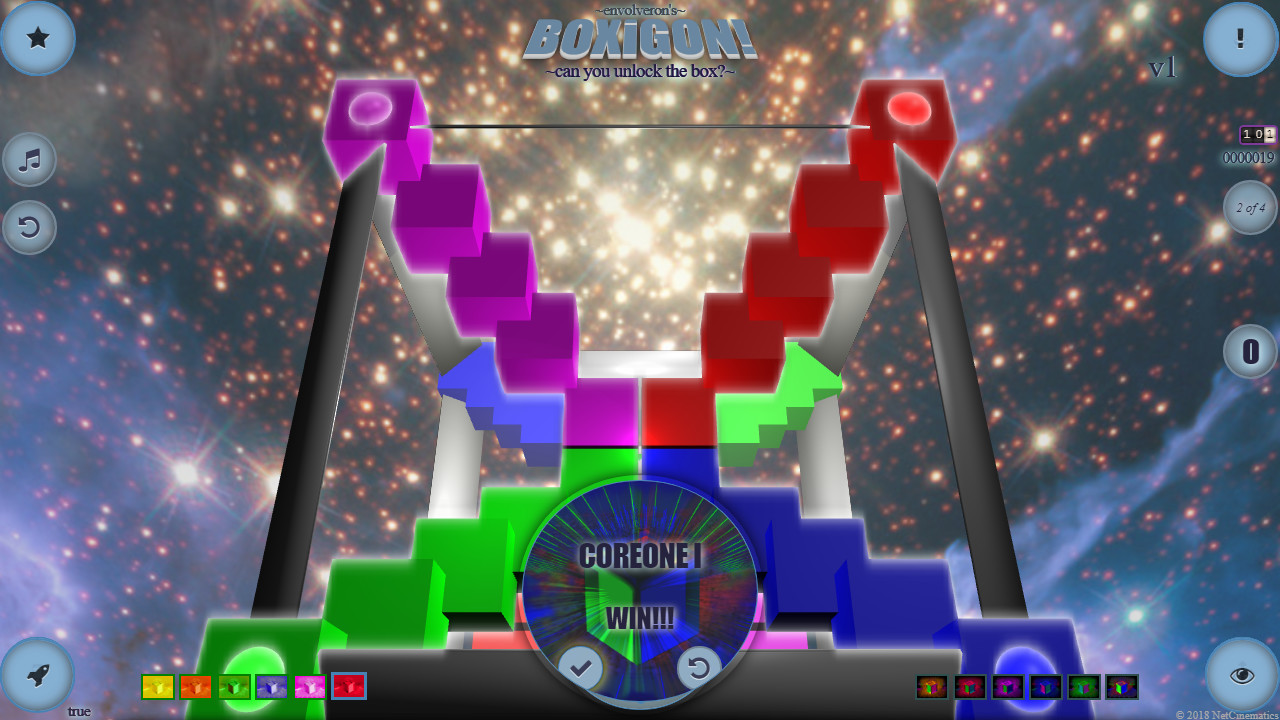Select the zero counter button

[1250, 351]
